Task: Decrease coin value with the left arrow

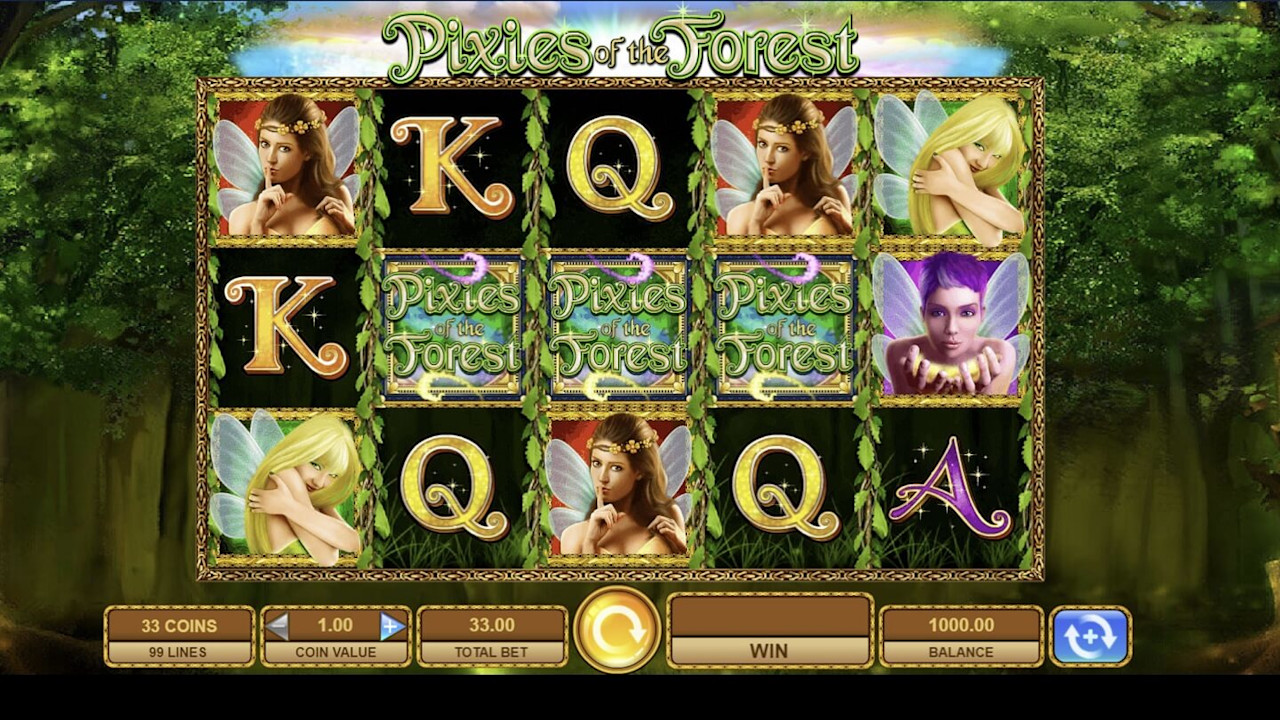Action: click(x=277, y=626)
